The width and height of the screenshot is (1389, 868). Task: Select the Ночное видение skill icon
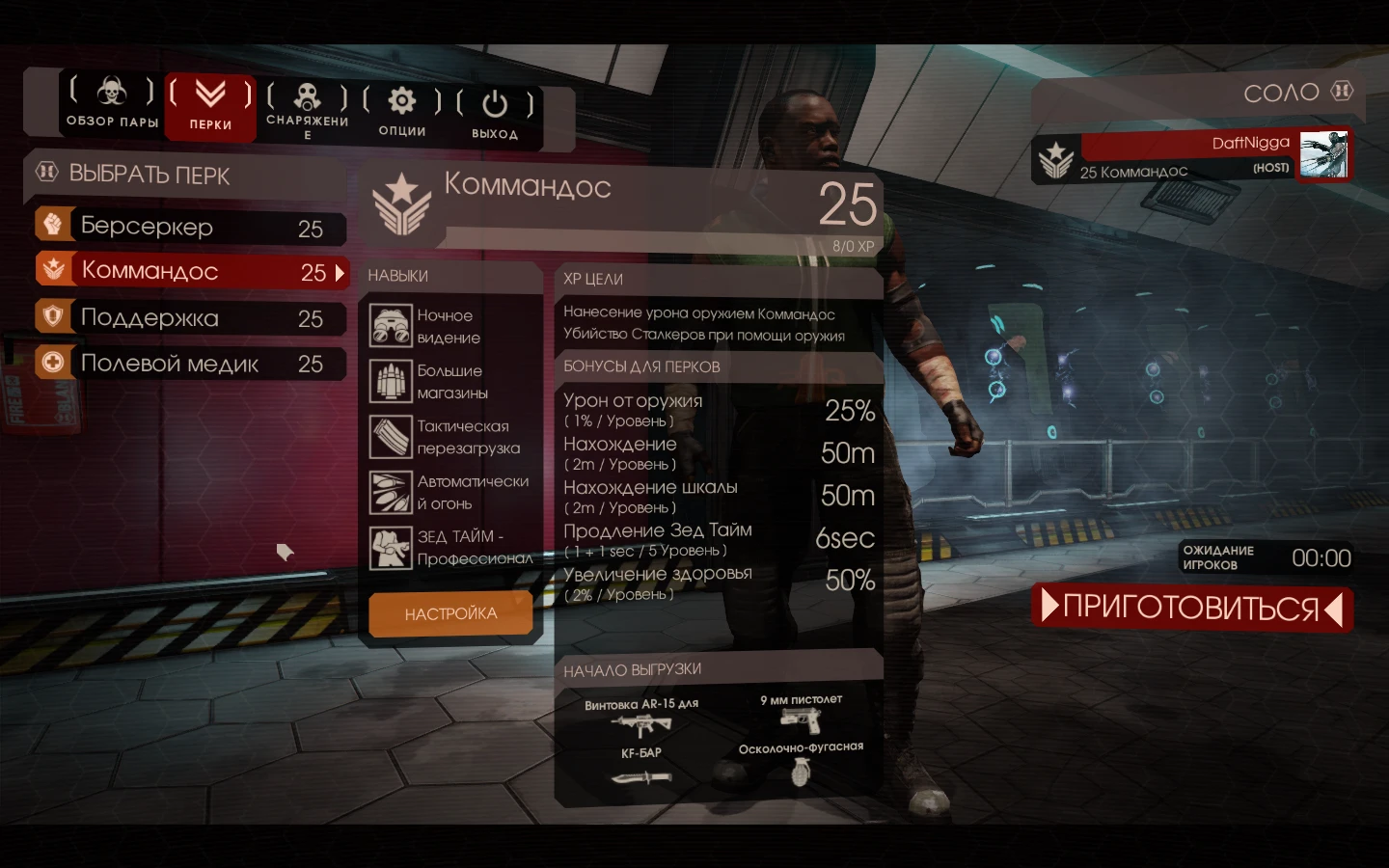pyautogui.click(x=390, y=326)
